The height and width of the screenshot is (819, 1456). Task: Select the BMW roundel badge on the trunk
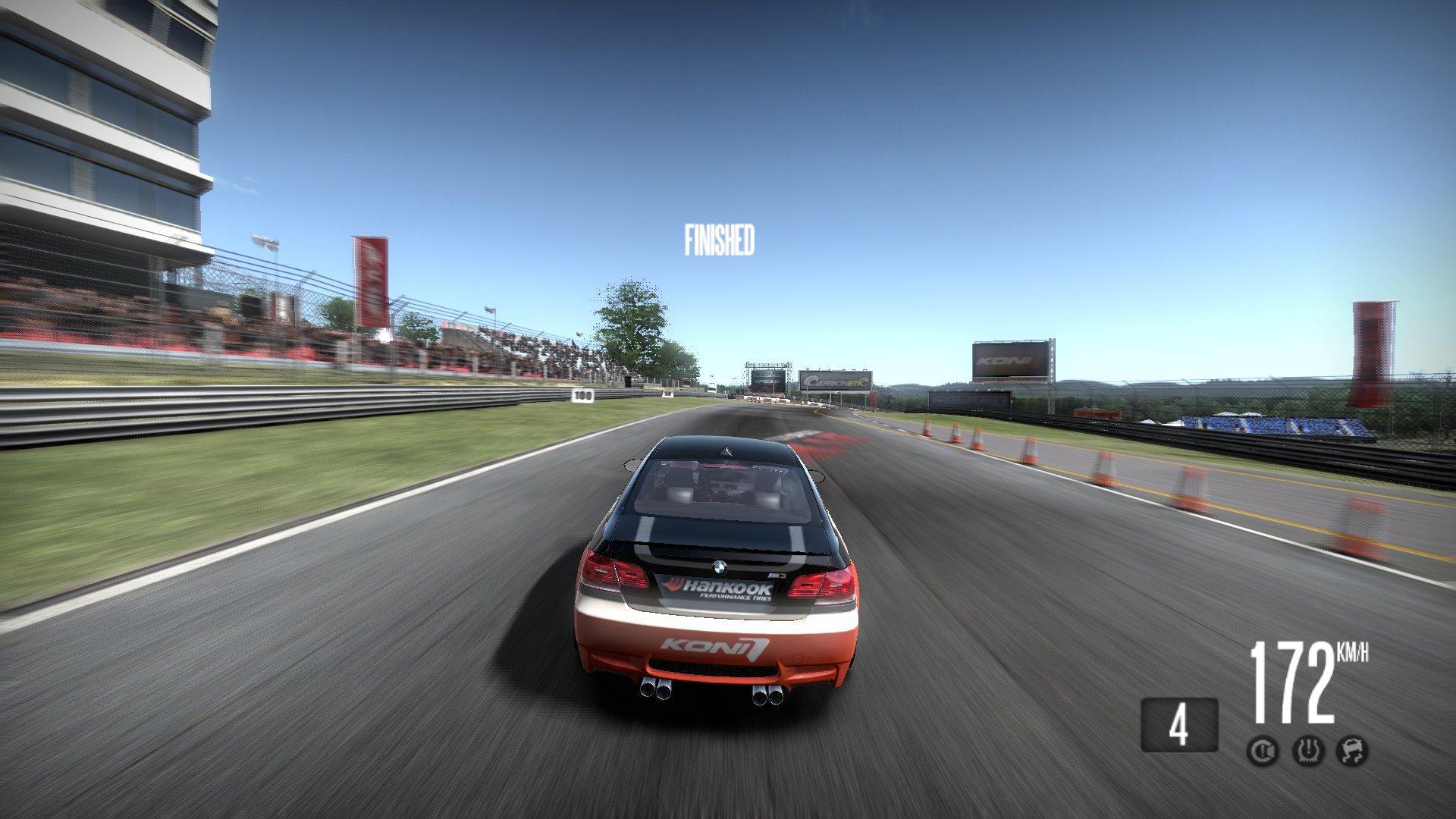(x=720, y=568)
